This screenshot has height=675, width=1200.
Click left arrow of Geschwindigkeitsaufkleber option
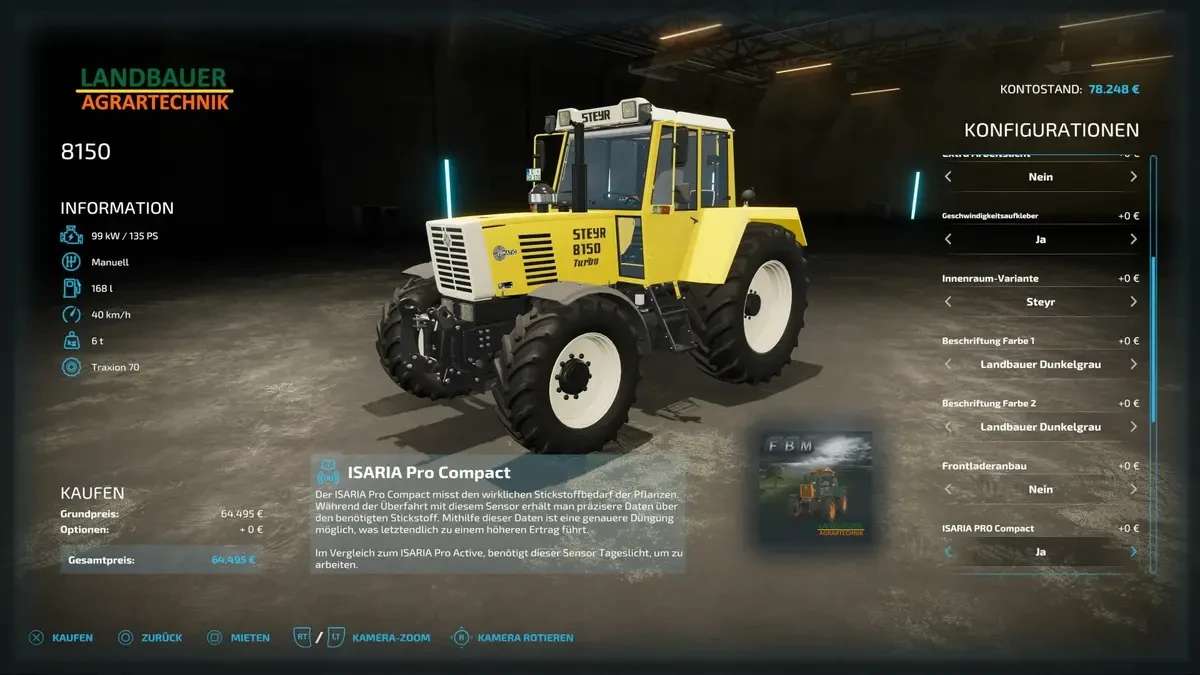(948, 239)
